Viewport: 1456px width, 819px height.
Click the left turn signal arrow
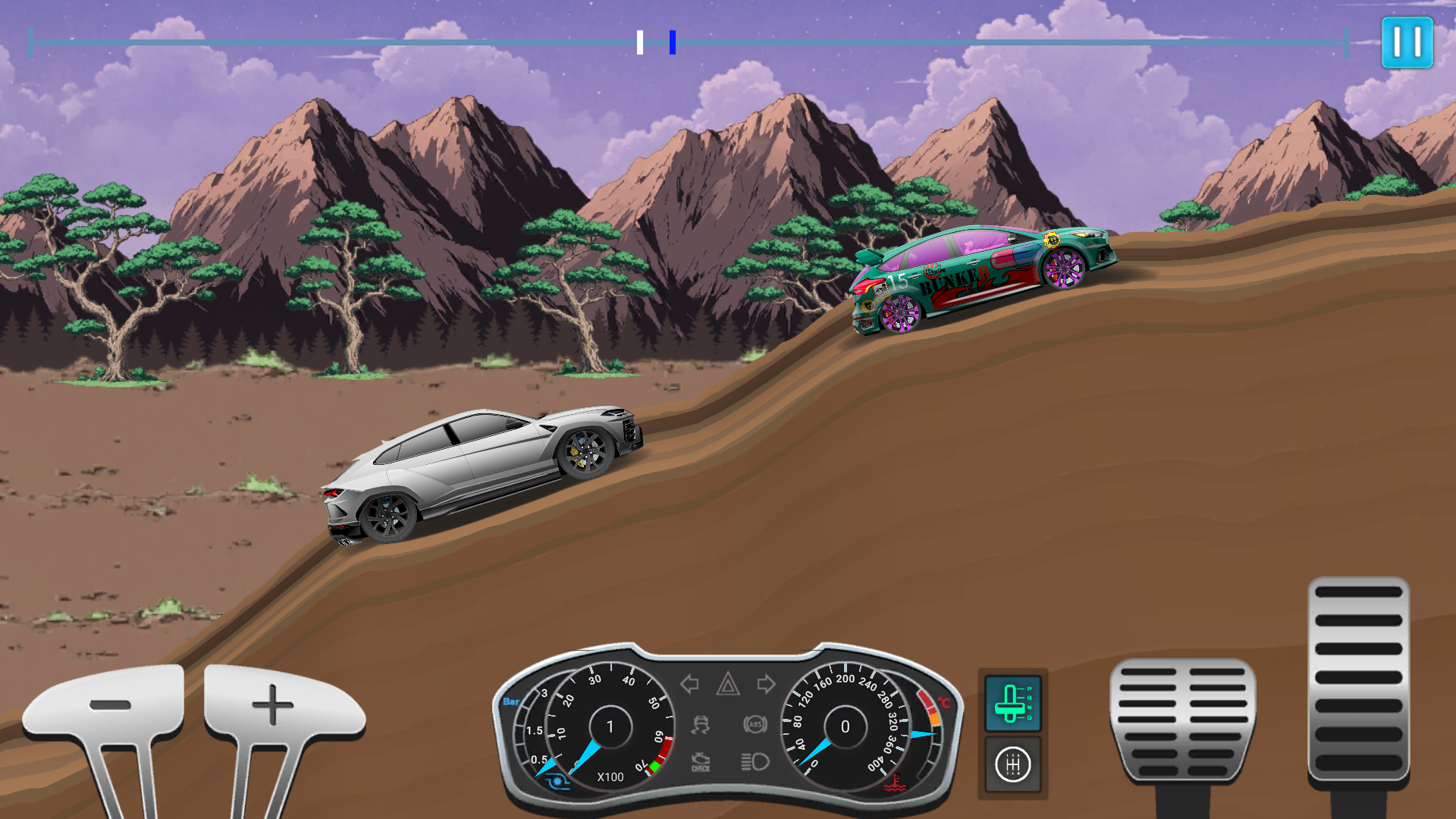pos(689,684)
